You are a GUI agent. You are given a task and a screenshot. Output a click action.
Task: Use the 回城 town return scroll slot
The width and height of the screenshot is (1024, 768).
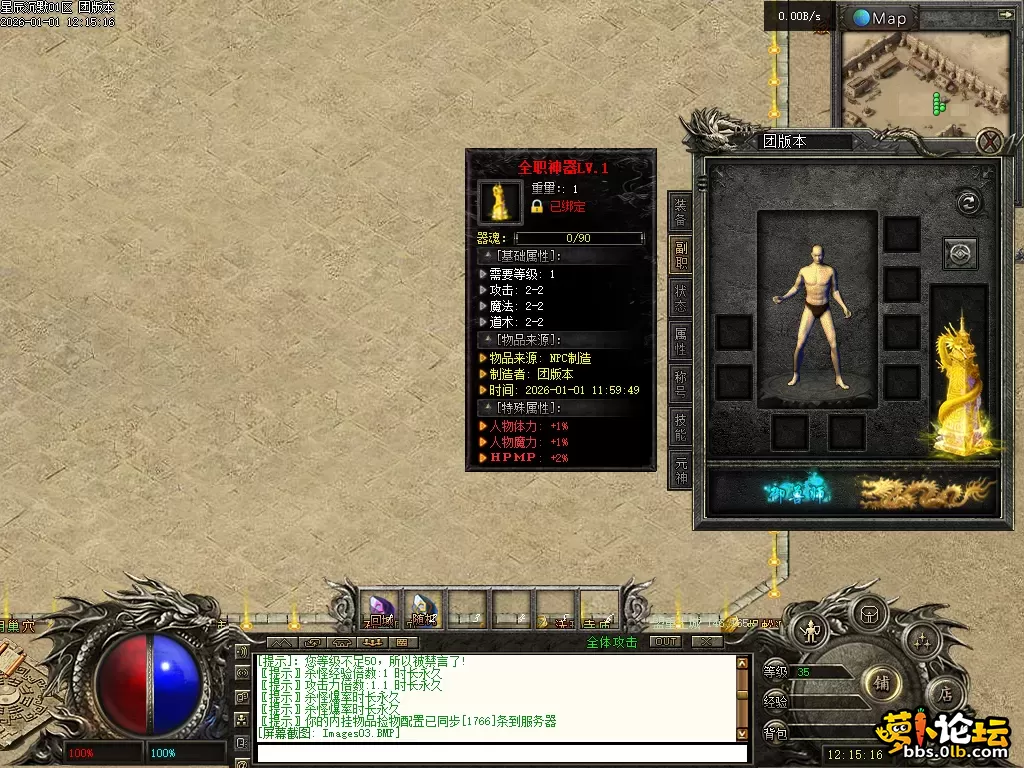pyautogui.click(x=380, y=609)
